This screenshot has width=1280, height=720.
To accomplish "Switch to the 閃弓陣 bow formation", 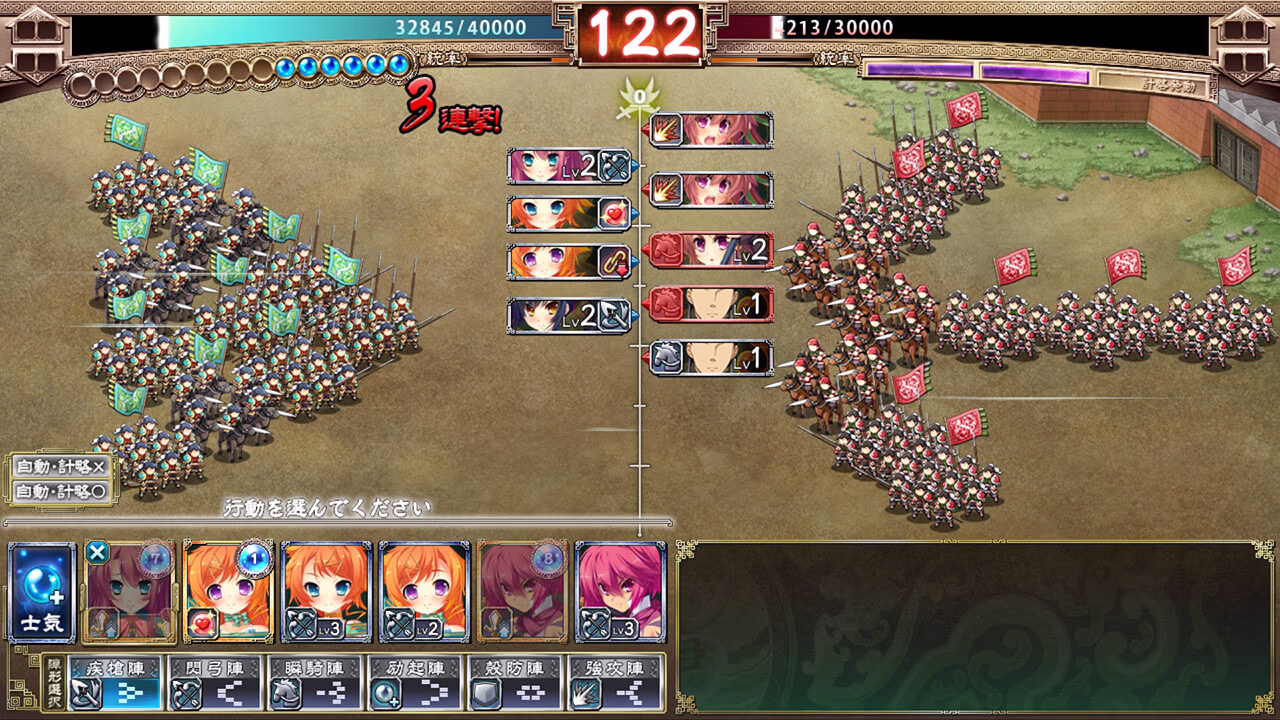I will 215,682.
